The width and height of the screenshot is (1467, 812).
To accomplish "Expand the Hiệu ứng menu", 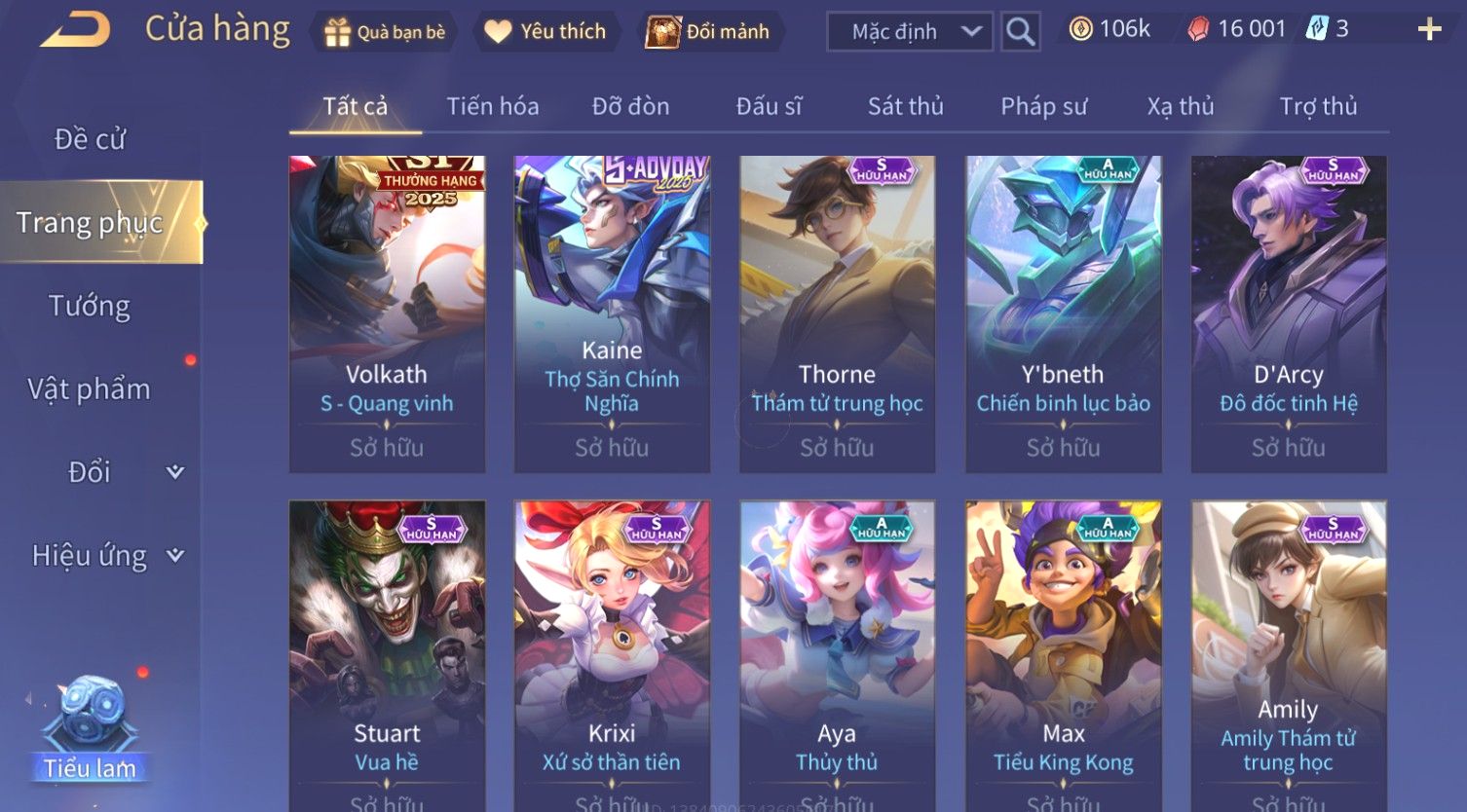I will pos(105,556).
